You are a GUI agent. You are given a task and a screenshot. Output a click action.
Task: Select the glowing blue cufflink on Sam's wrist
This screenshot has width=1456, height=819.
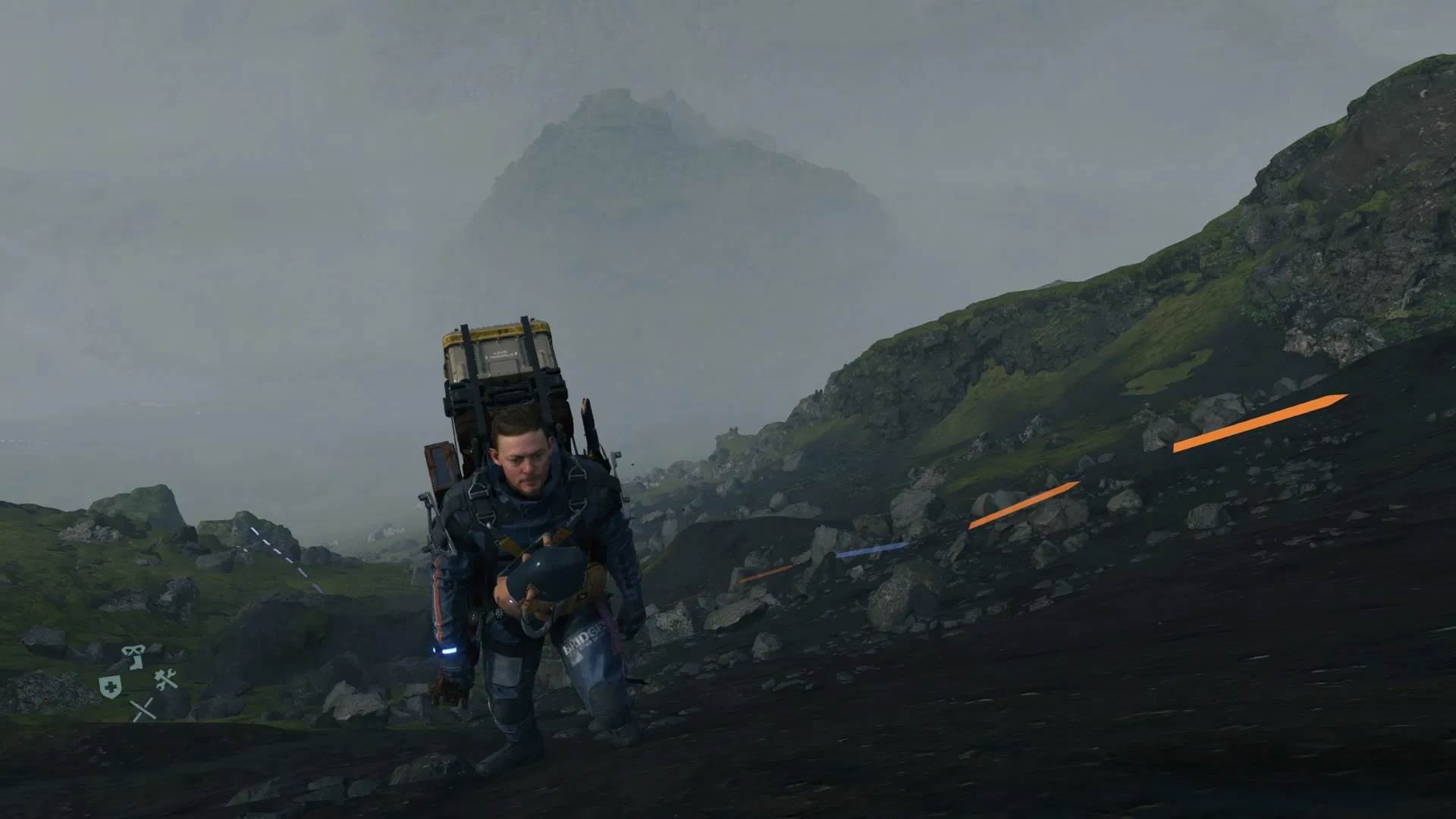coord(447,651)
